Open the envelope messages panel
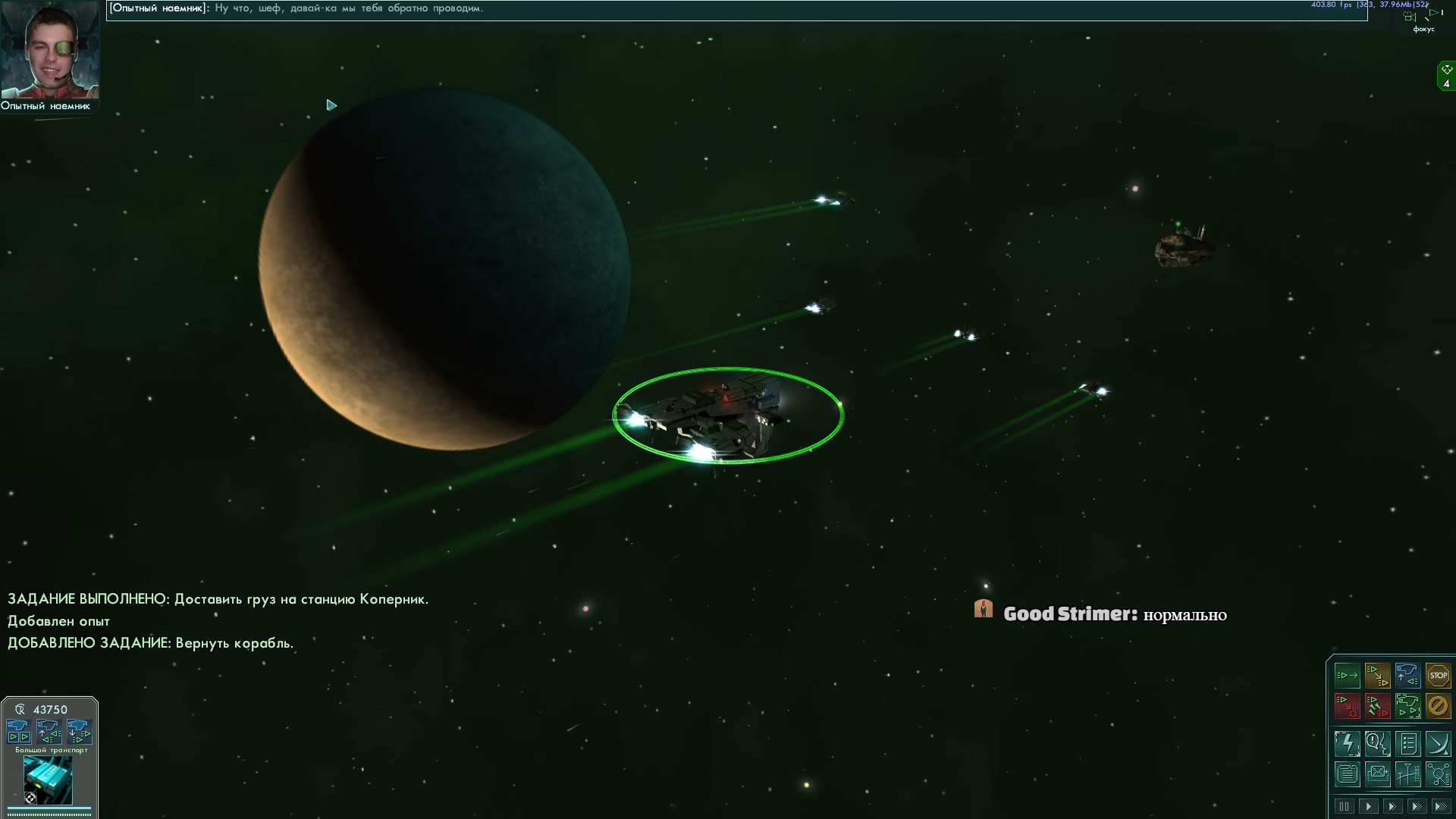Viewport: 1456px width, 819px height. tap(1377, 774)
